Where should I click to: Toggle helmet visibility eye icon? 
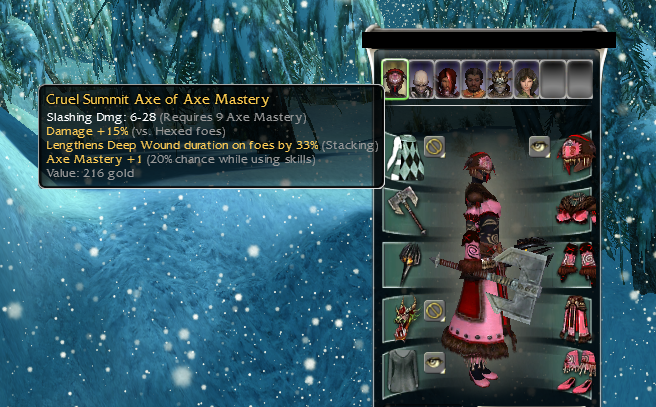(x=540, y=146)
